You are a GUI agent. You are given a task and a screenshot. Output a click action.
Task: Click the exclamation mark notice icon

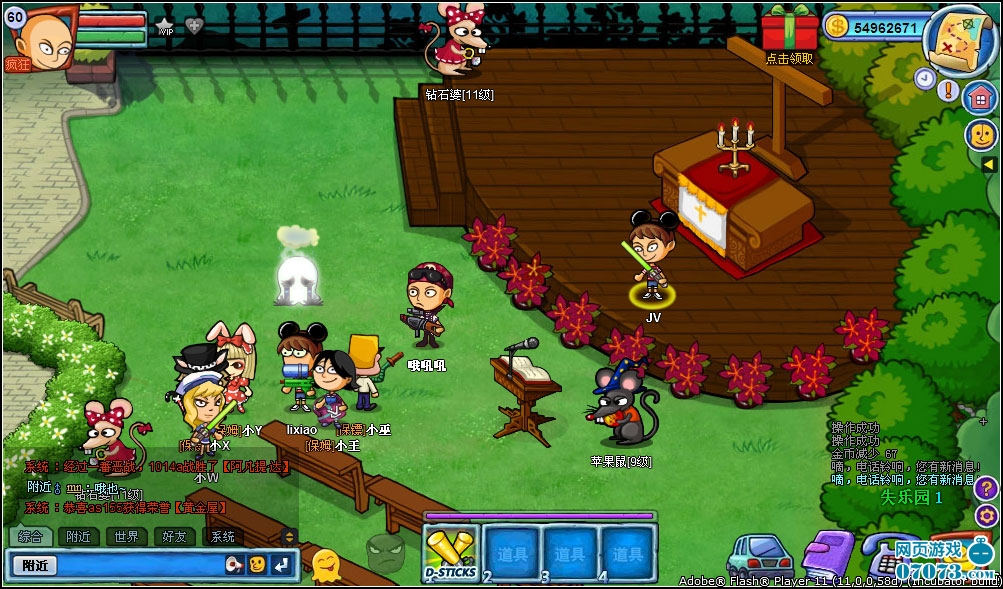click(x=948, y=89)
